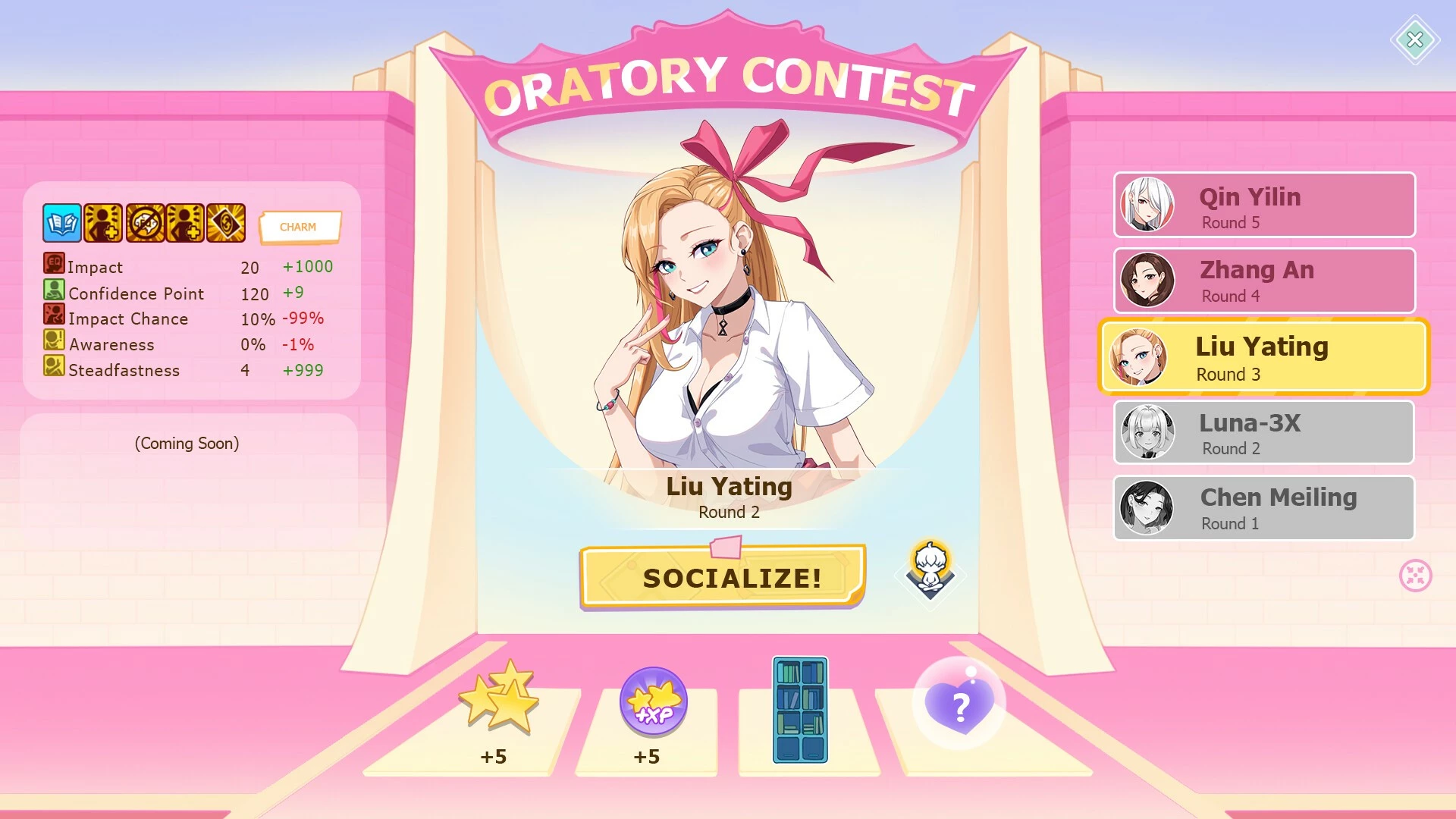Screen dimensions: 1456x819
Task: Open the CHARM tab
Action: coord(299,227)
